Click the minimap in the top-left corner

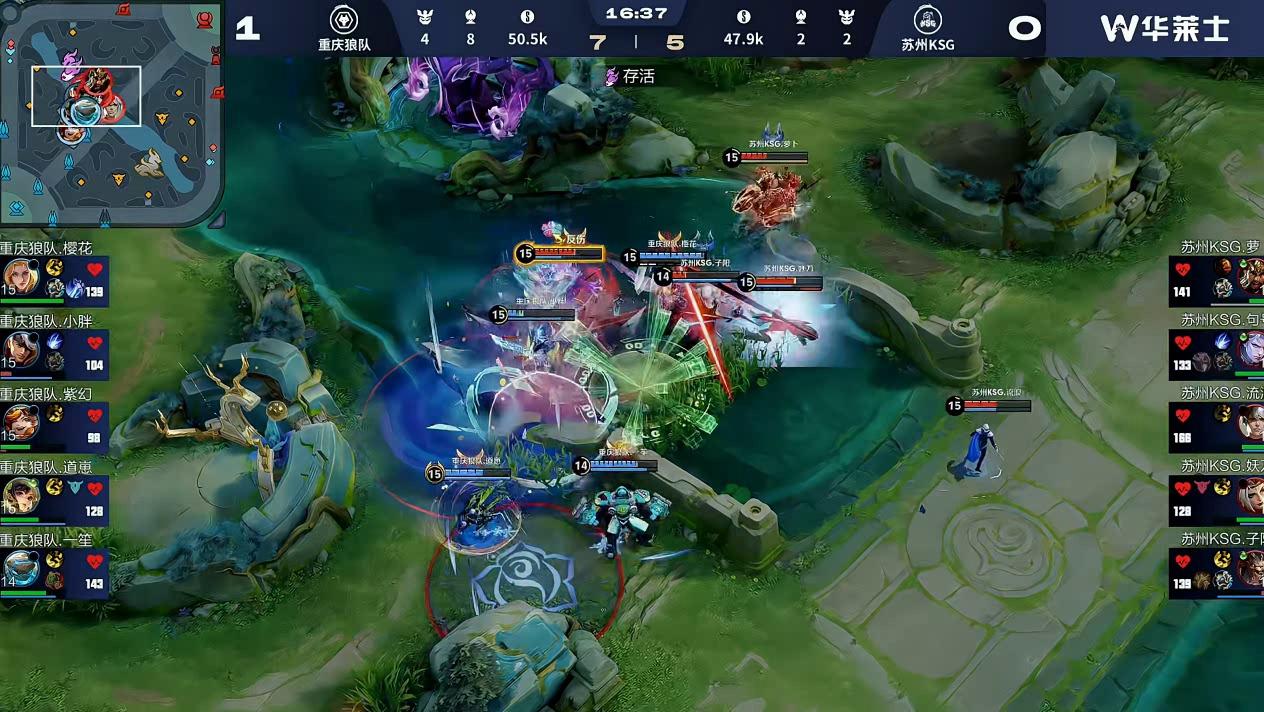[111, 113]
